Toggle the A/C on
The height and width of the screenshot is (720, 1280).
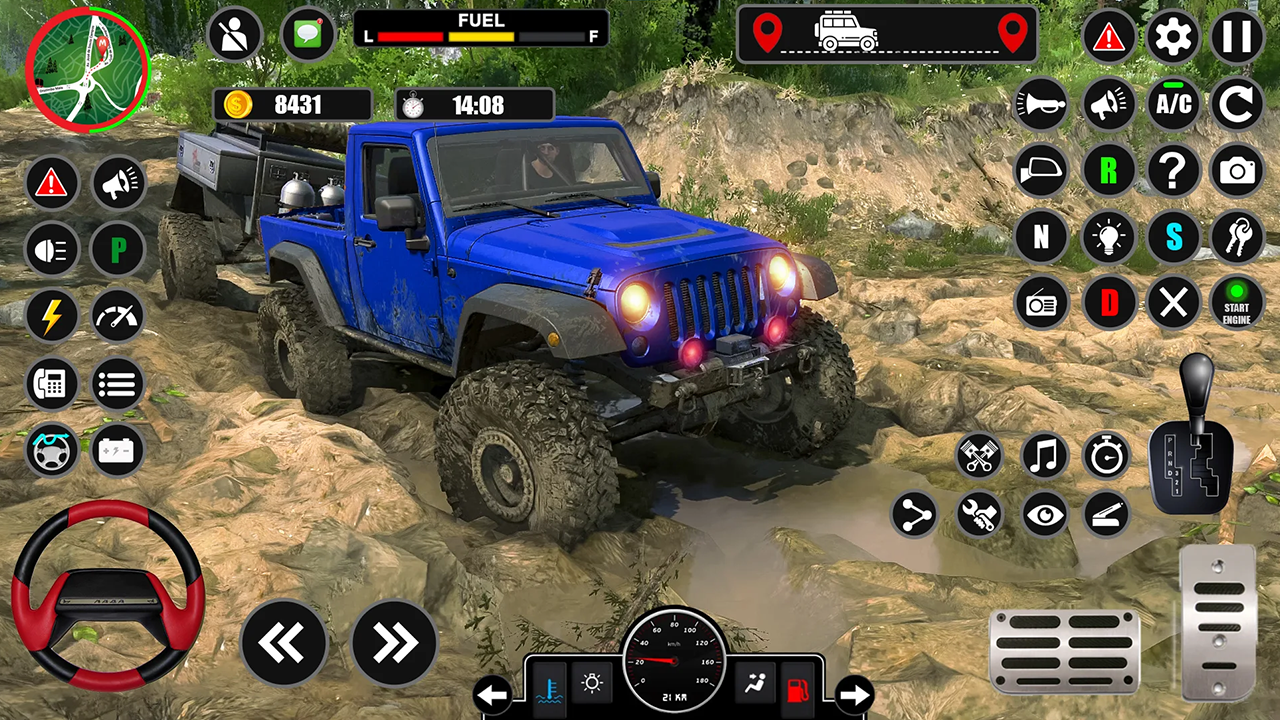1174,103
